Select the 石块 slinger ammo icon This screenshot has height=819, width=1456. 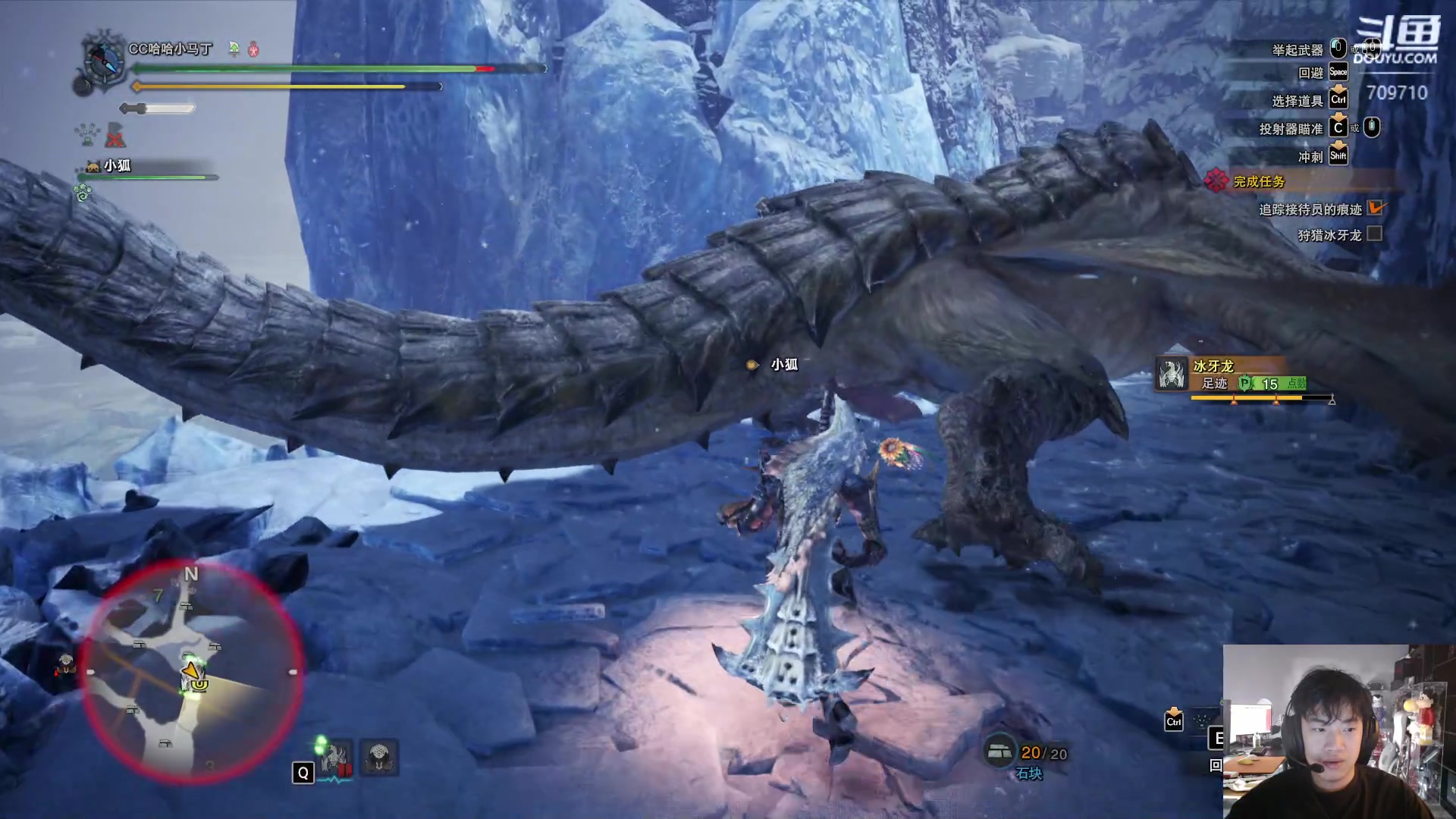tap(999, 751)
